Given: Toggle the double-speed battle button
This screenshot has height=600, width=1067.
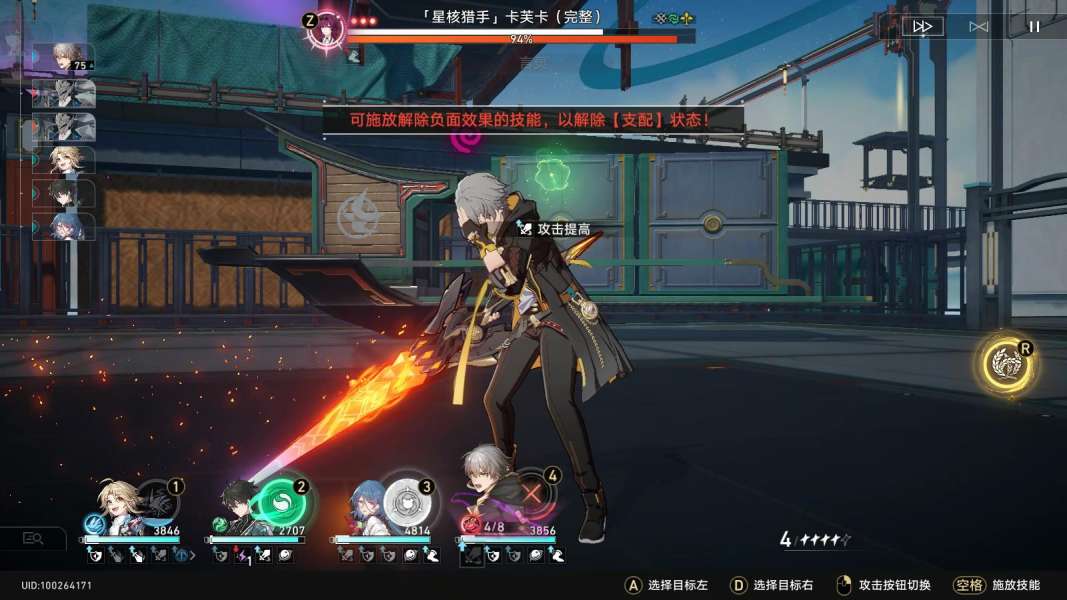Looking at the screenshot, I should coord(922,27).
